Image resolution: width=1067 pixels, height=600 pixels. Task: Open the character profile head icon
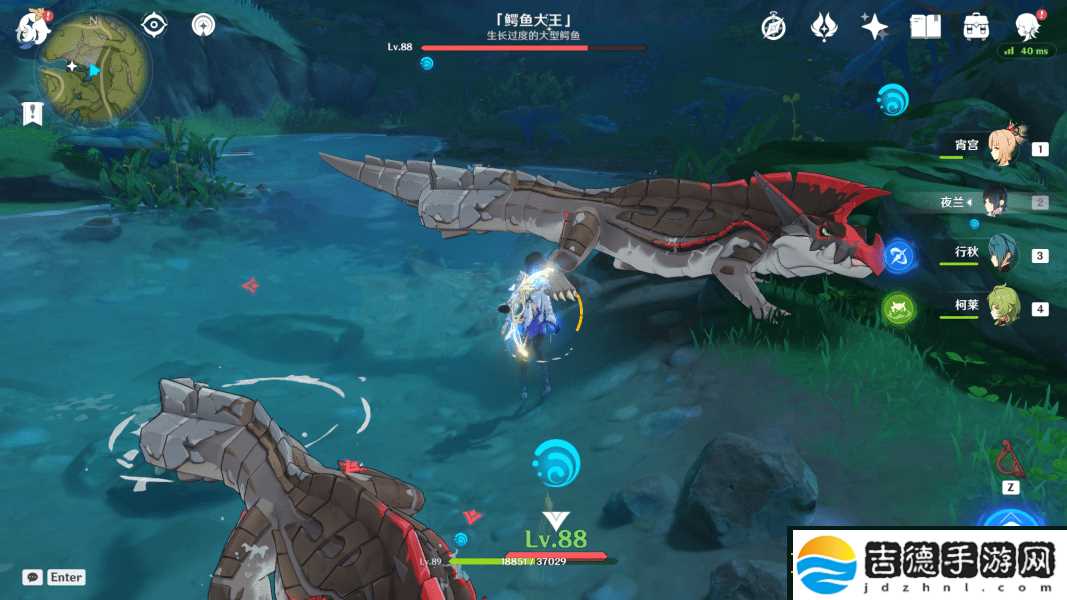pos(1027,27)
